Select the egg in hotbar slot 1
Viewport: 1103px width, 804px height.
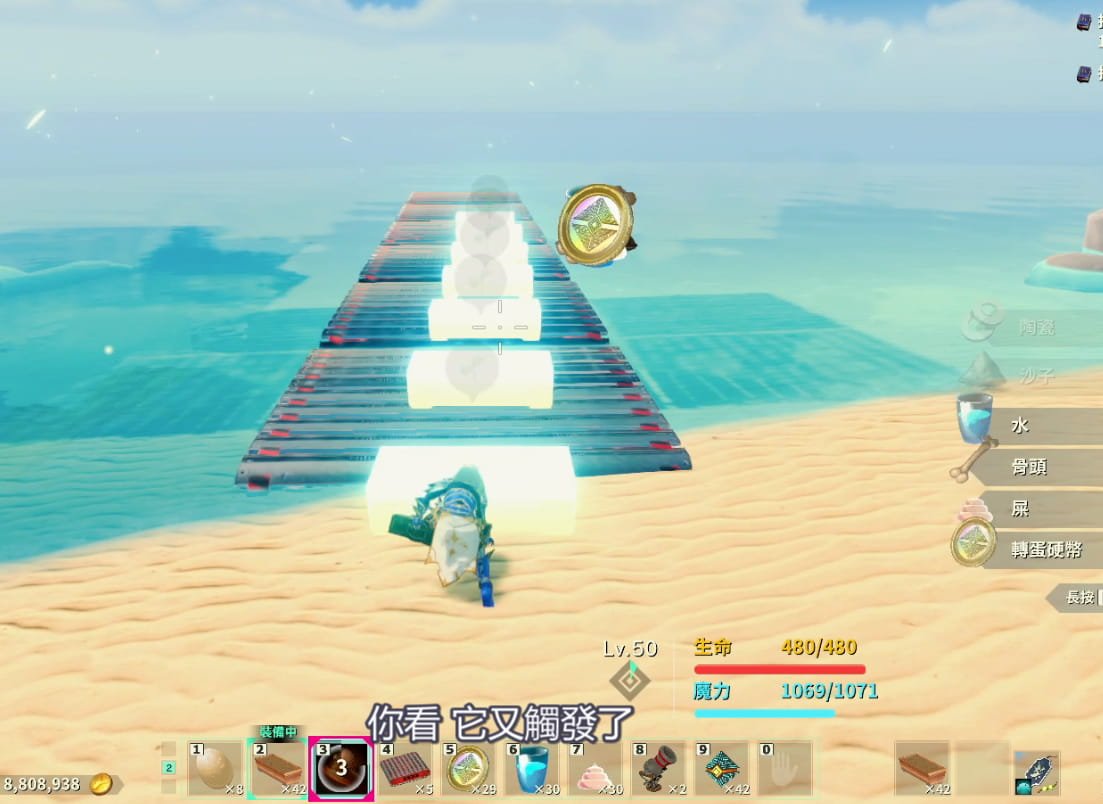point(216,770)
